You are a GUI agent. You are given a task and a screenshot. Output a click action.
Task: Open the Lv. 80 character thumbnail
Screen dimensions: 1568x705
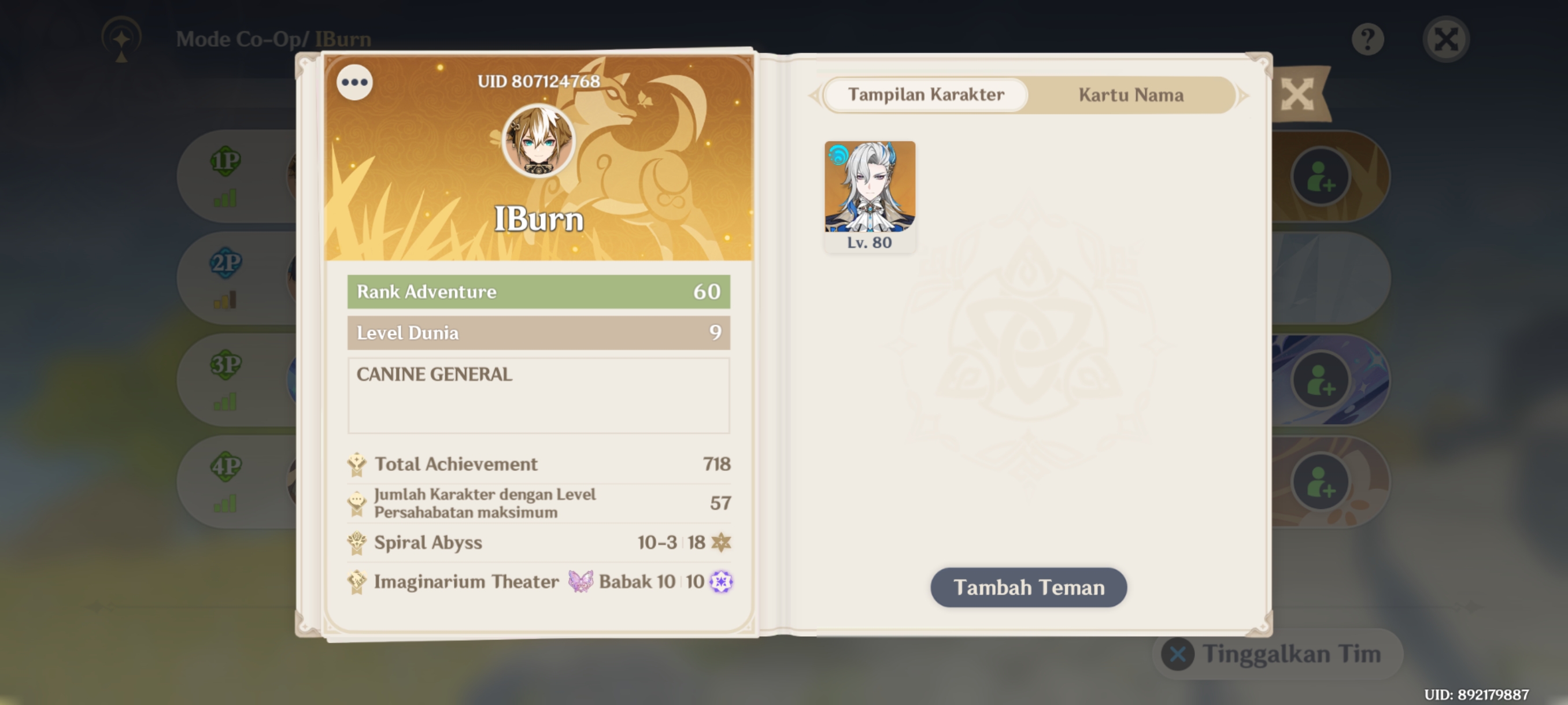coord(870,188)
